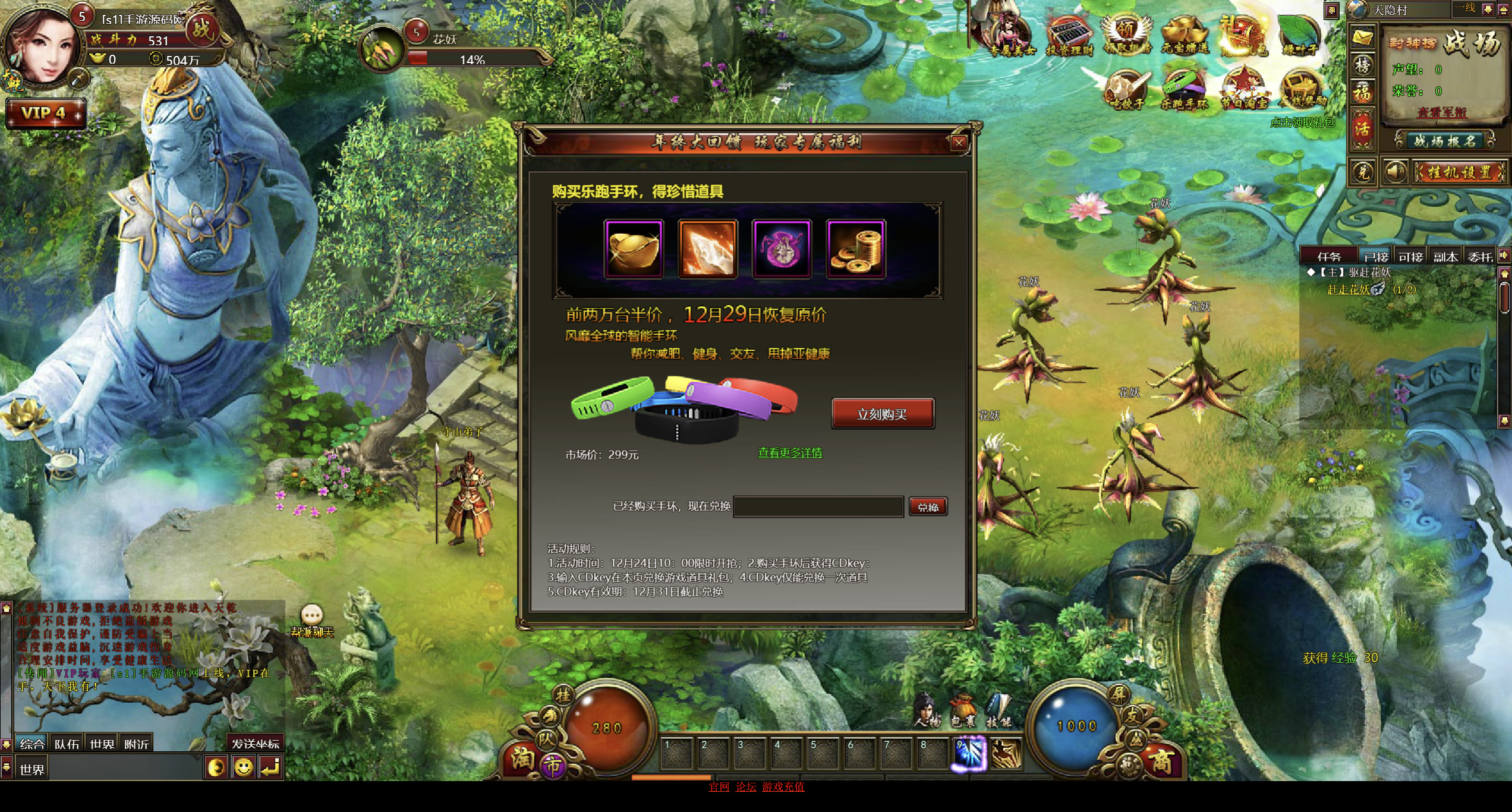1512x812 pixels.
Task: Click the red 立刻购买 buy button
Action: point(882,414)
